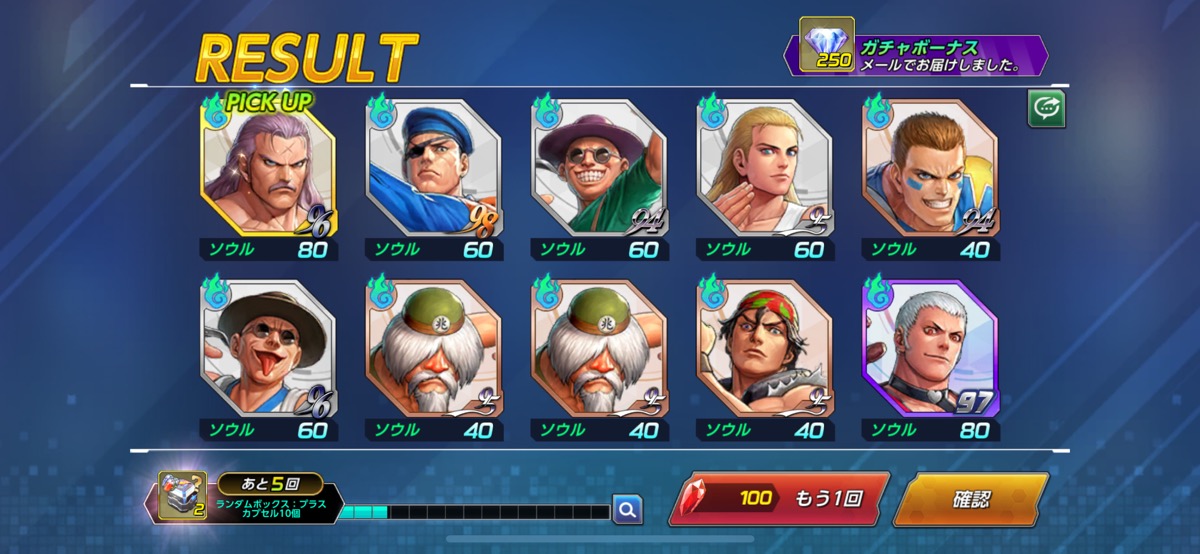1200x554 pixels.
Task: Select the eyepatch soldier in blue cap card
Action: click(434, 167)
